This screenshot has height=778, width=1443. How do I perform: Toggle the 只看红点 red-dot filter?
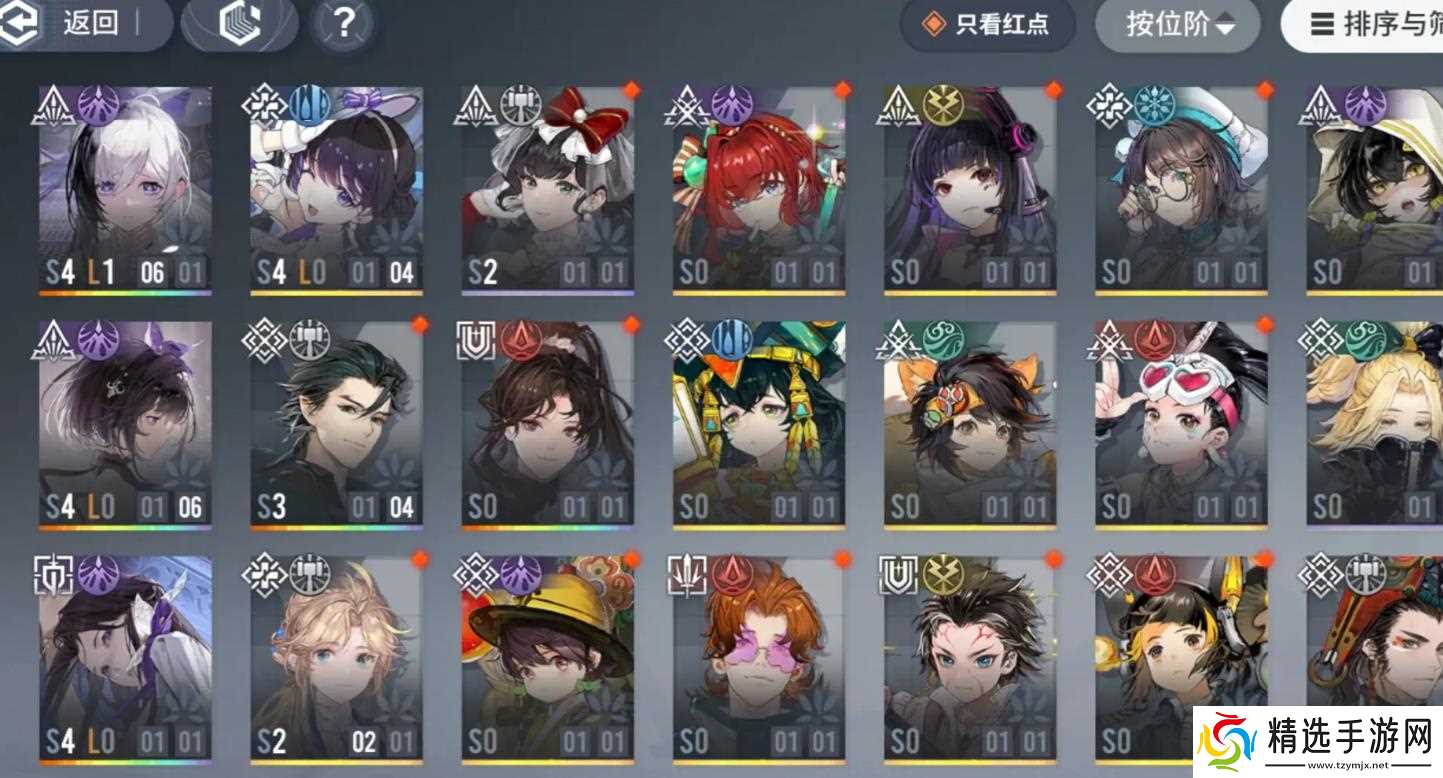pyautogui.click(x=987, y=25)
